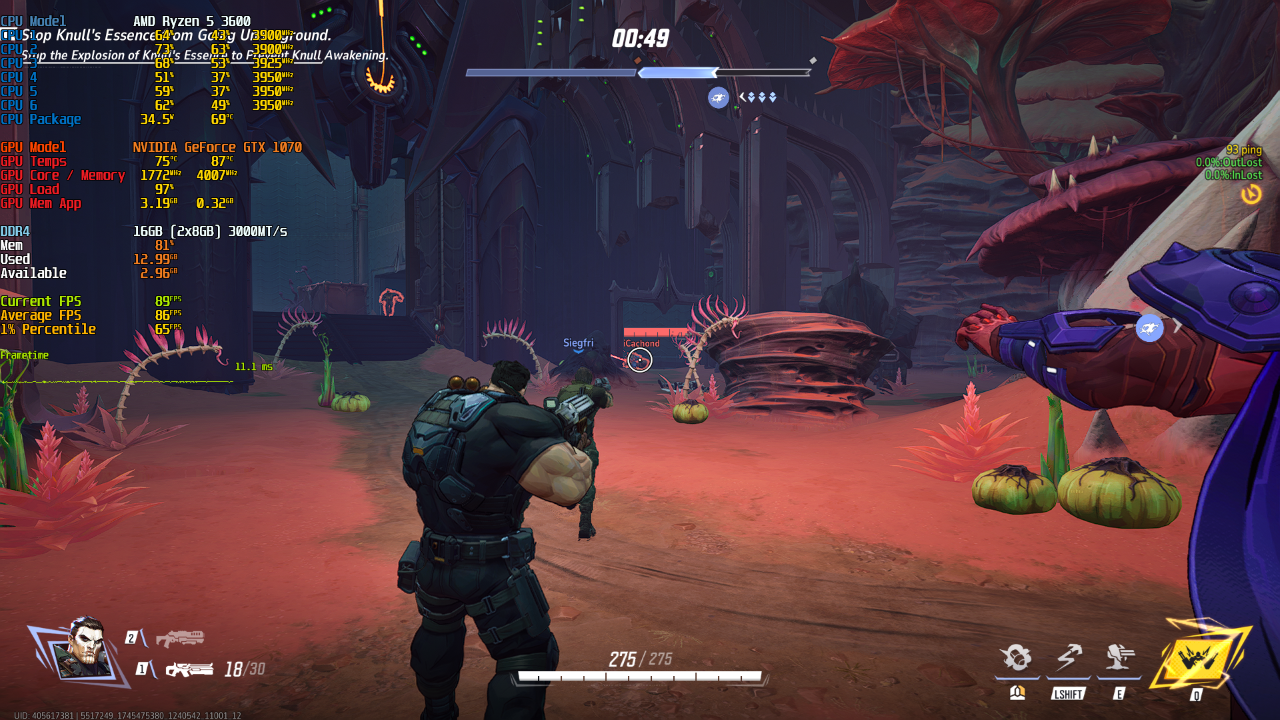Switch to the shotgun weapon slot

point(180,638)
